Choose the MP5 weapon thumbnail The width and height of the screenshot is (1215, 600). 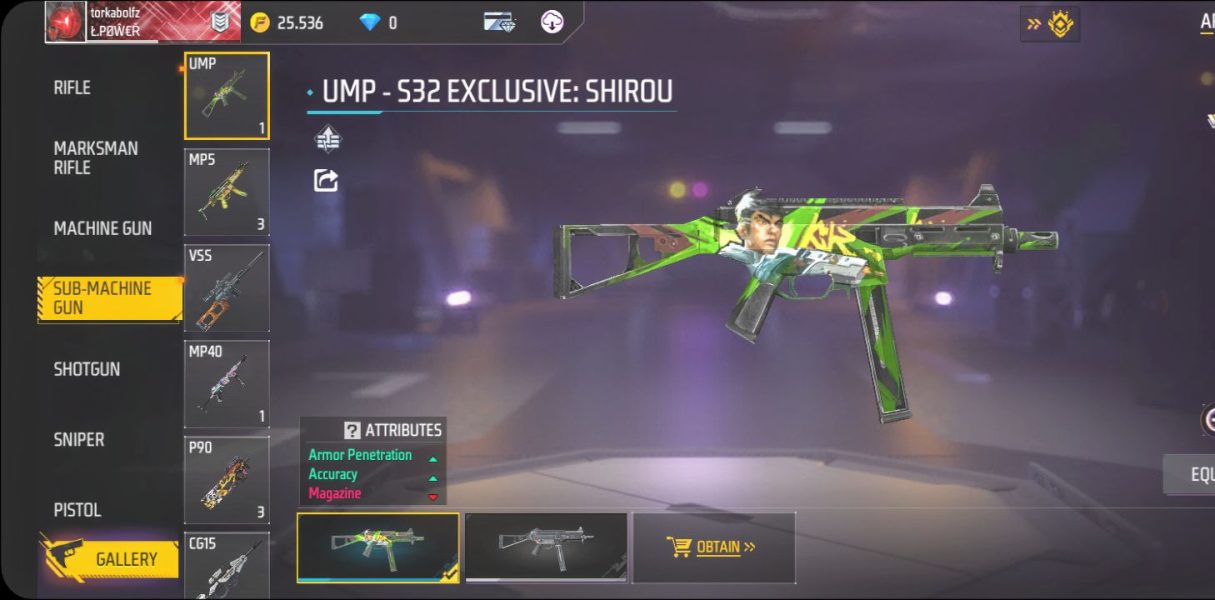tap(227, 192)
